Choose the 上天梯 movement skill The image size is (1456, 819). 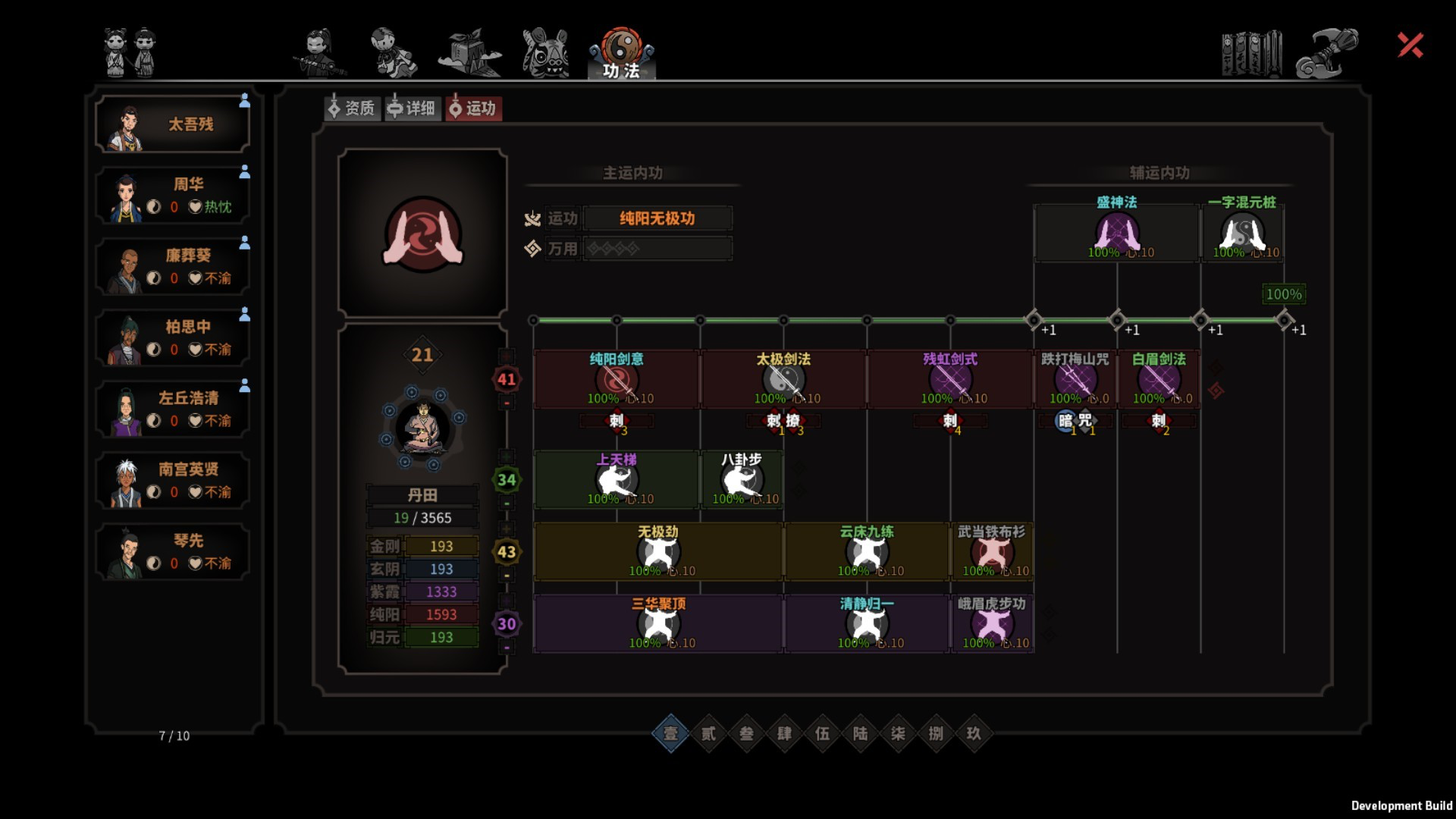pyautogui.click(x=617, y=479)
